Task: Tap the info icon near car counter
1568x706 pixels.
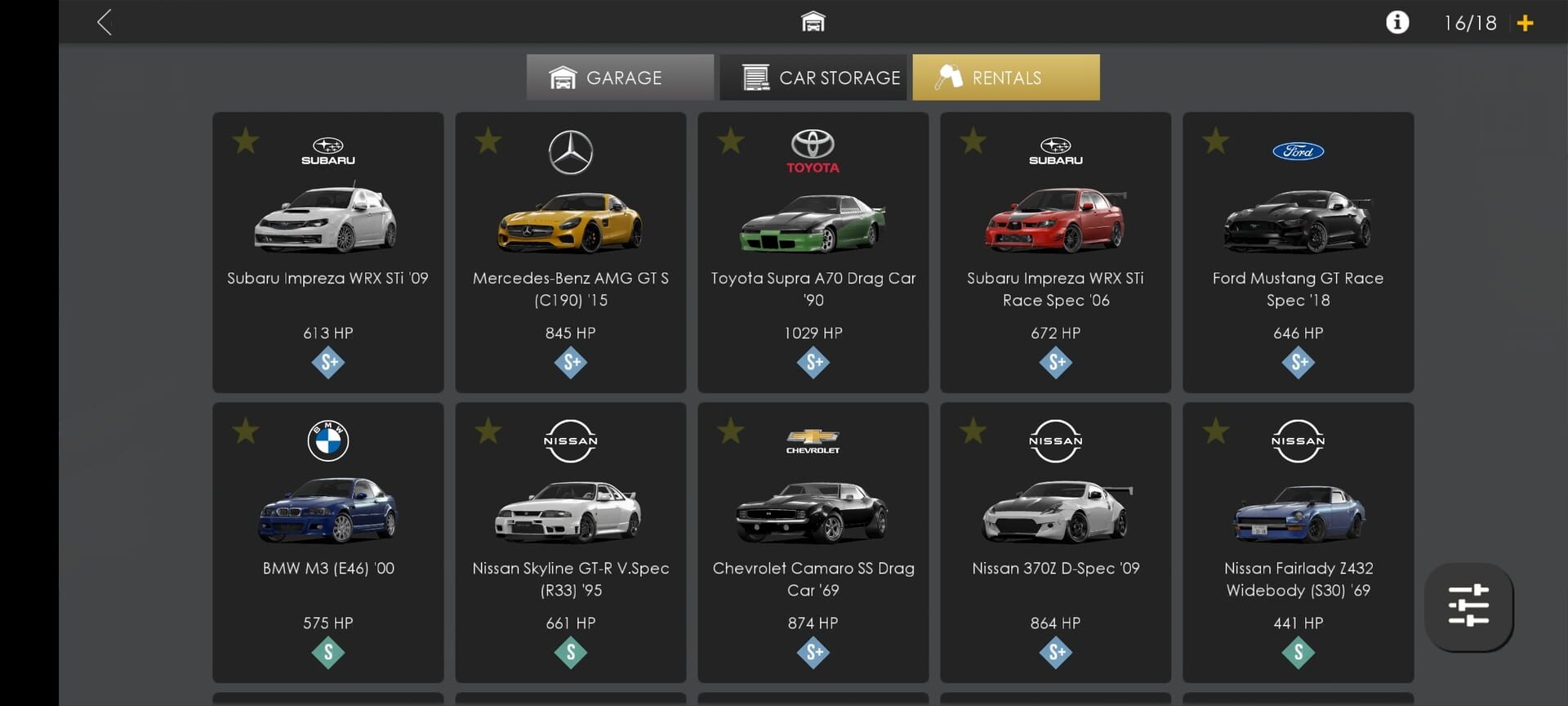Action: click(x=1397, y=22)
